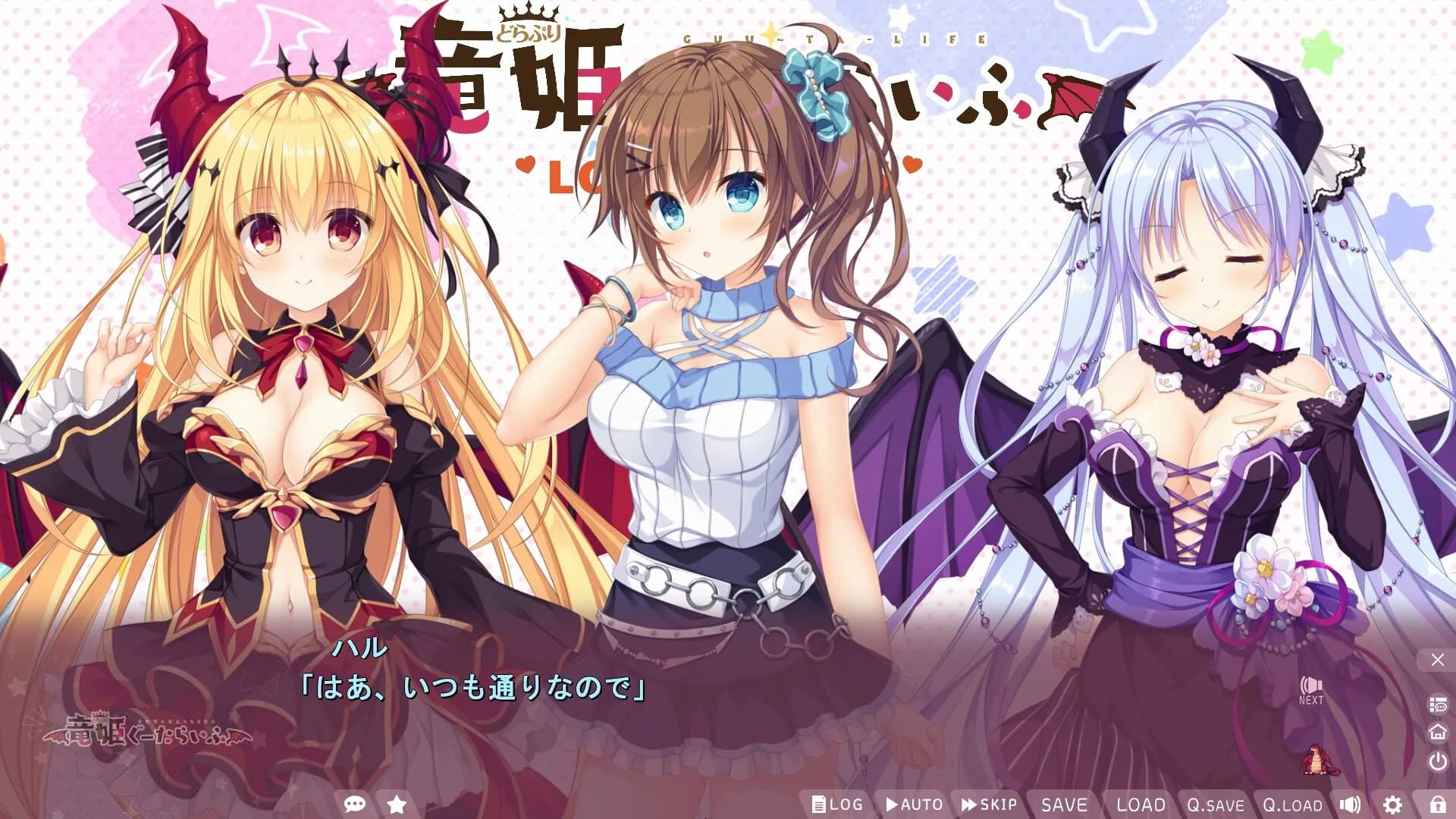Image resolution: width=1456 pixels, height=819 pixels.
Task: Click the speech bubble icon
Action: (355, 805)
